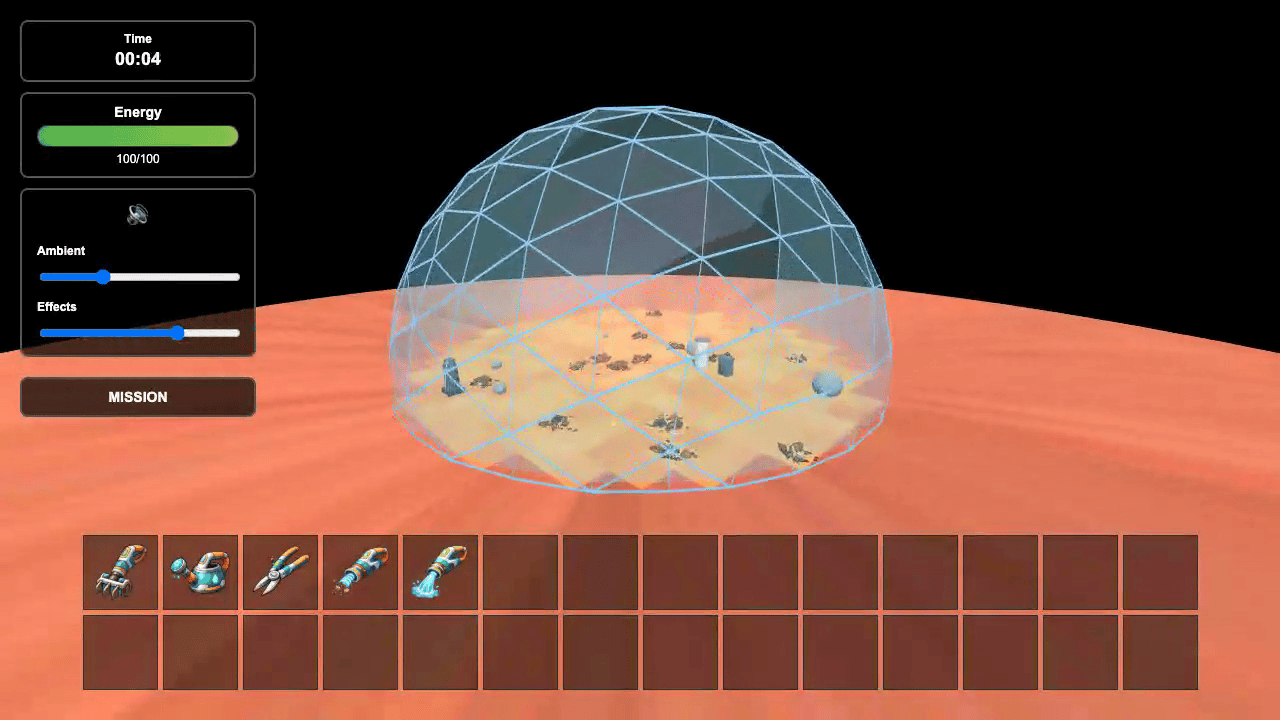The image size is (1280, 720).
Task: Select the rake tool in inventory
Action: tap(120, 572)
